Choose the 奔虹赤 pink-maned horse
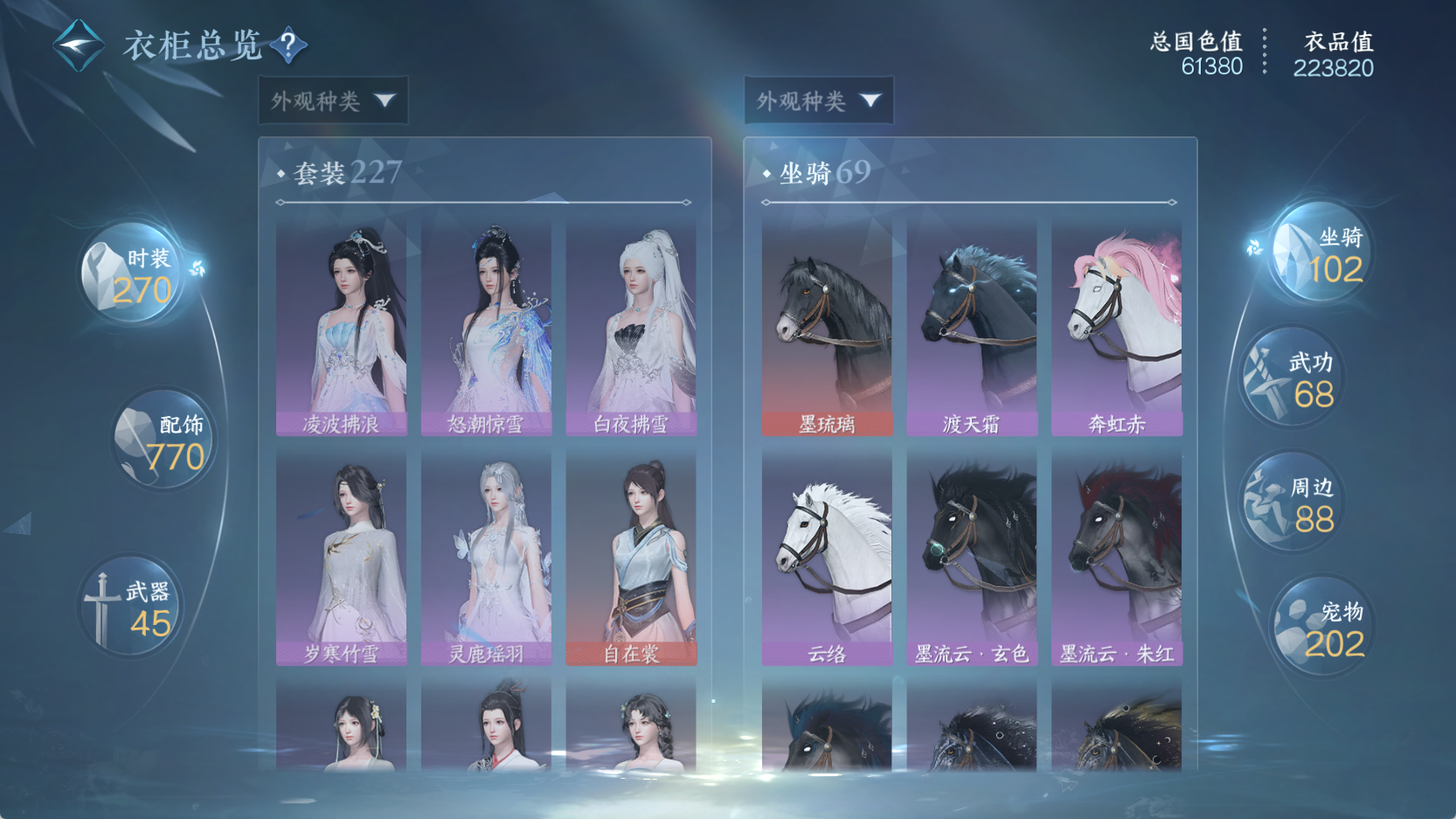Image resolution: width=1456 pixels, height=819 pixels. click(x=1117, y=328)
